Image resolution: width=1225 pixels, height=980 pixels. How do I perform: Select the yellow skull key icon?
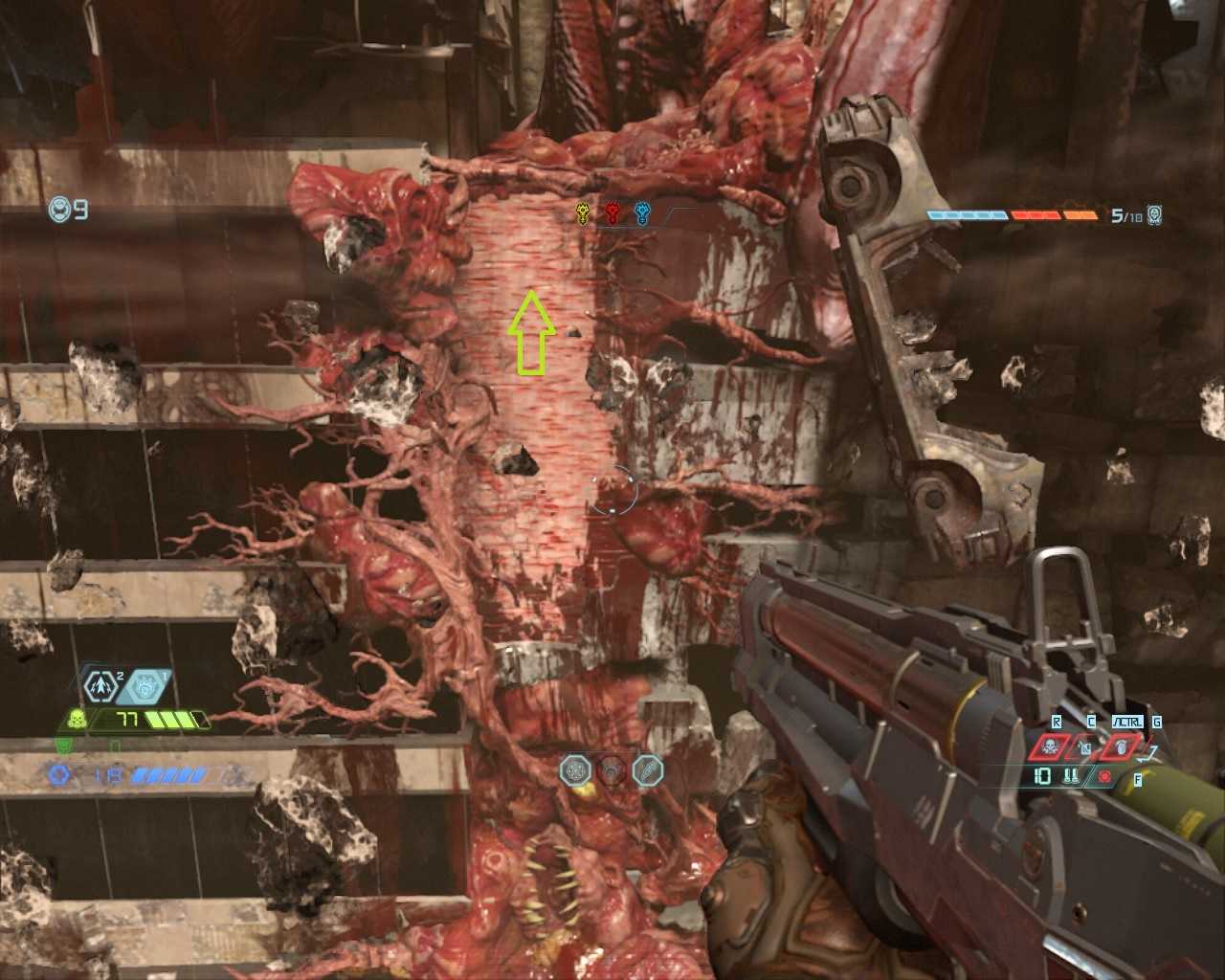click(x=582, y=212)
